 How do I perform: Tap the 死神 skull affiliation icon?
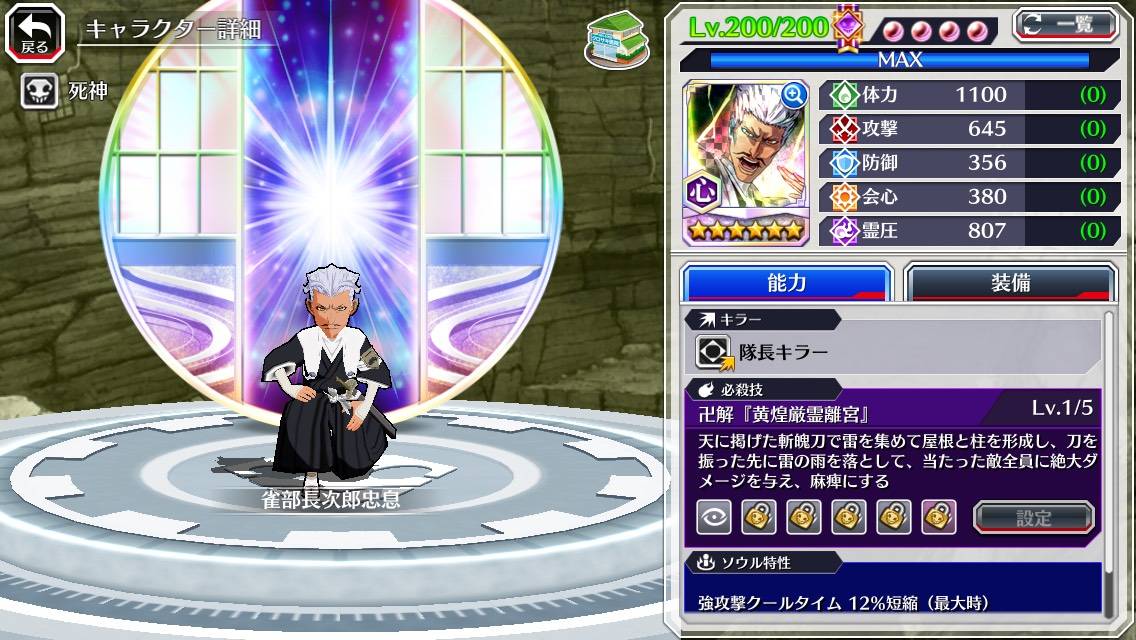point(38,91)
